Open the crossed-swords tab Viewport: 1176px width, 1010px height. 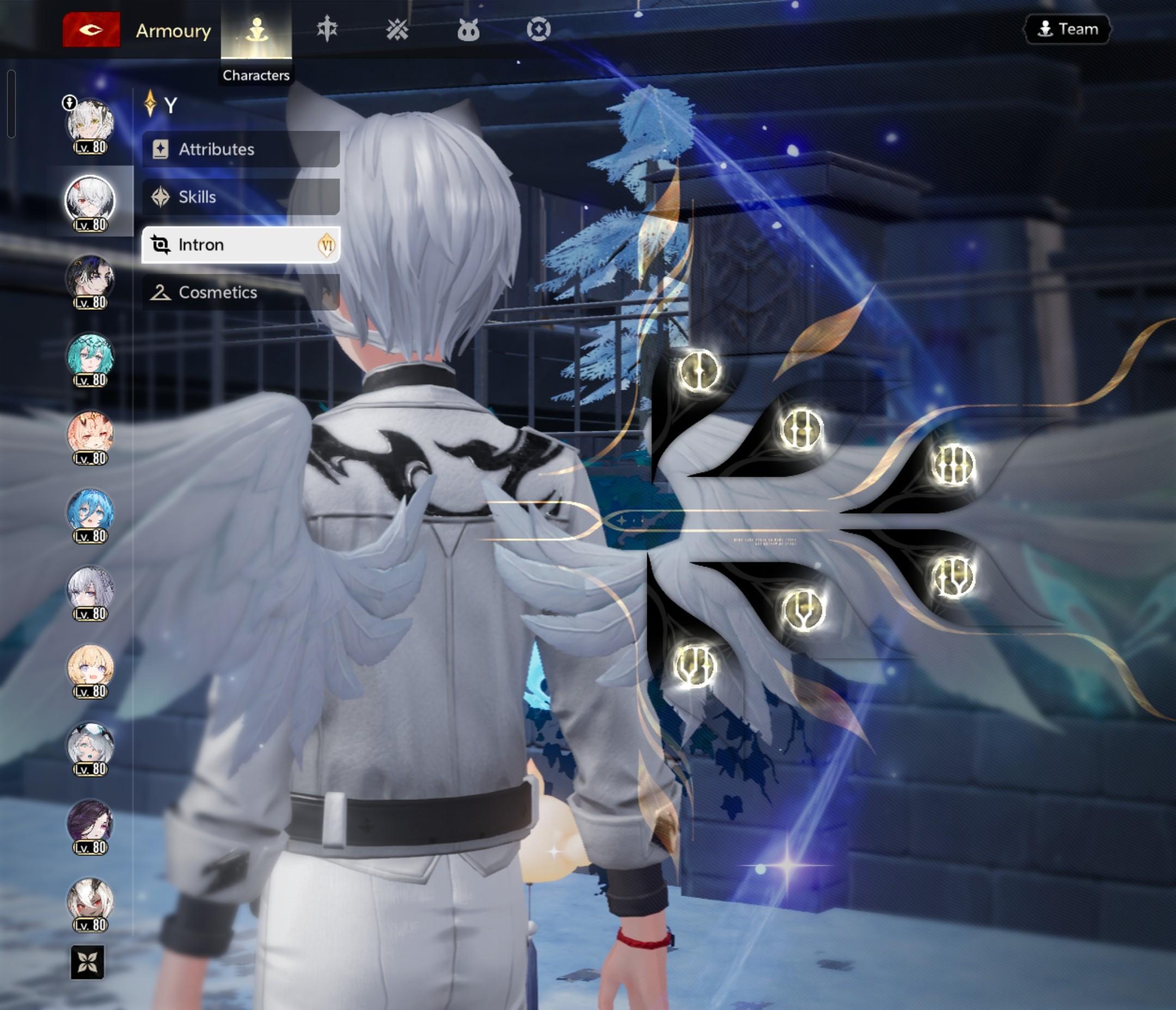click(397, 29)
